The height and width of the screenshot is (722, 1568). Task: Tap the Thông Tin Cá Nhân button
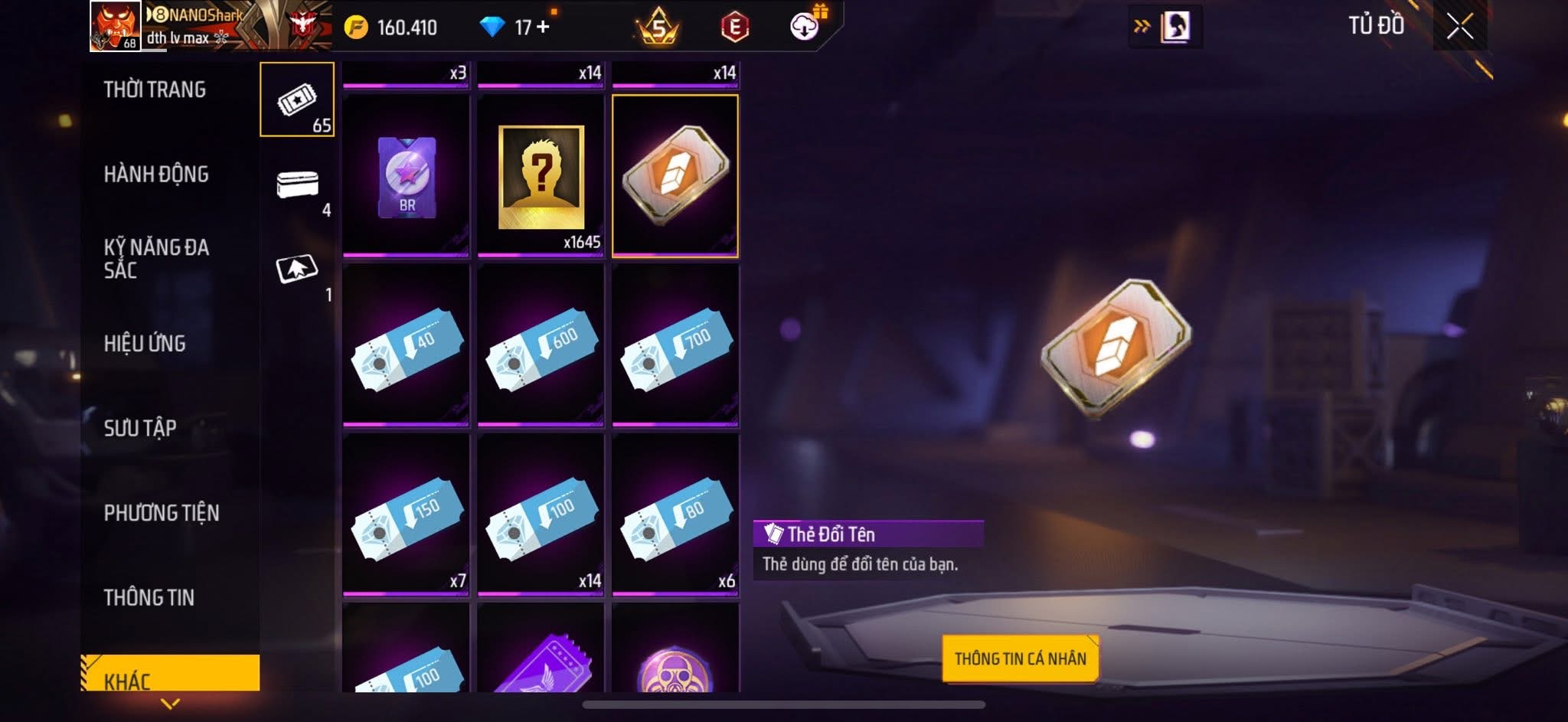pyautogui.click(x=1020, y=658)
